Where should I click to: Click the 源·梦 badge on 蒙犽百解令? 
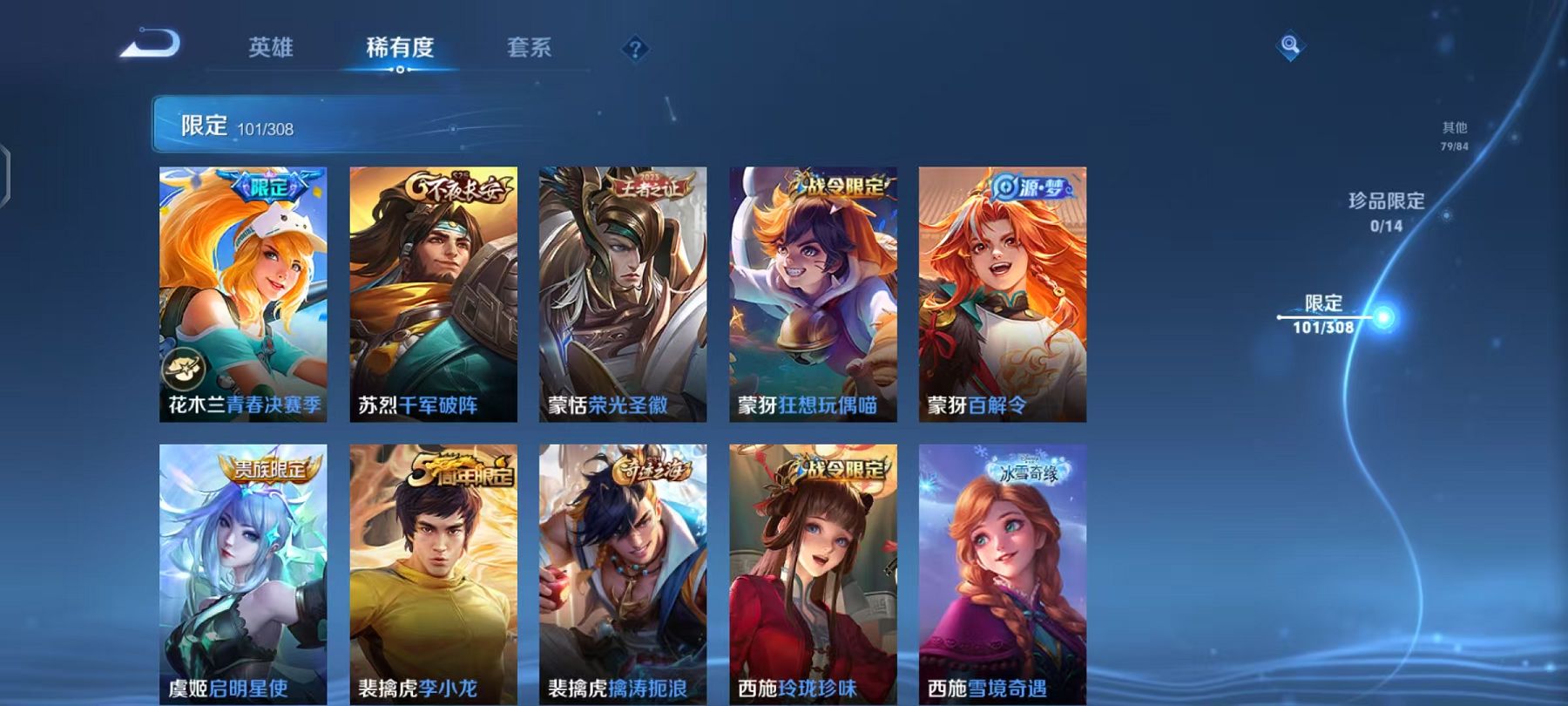pyautogui.click(x=1033, y=186)
